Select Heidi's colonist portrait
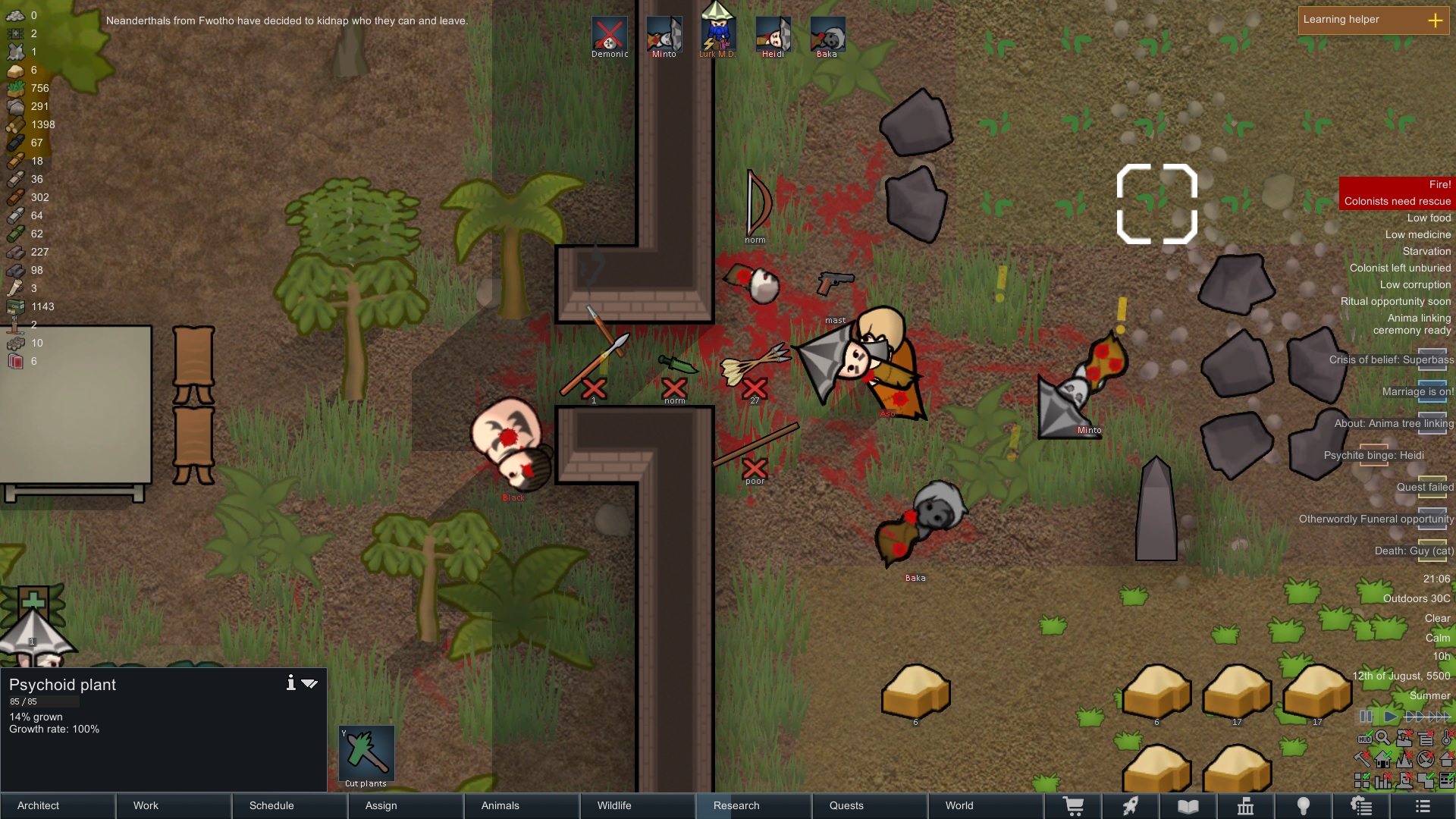The image size is (1456, 819). 773,33
